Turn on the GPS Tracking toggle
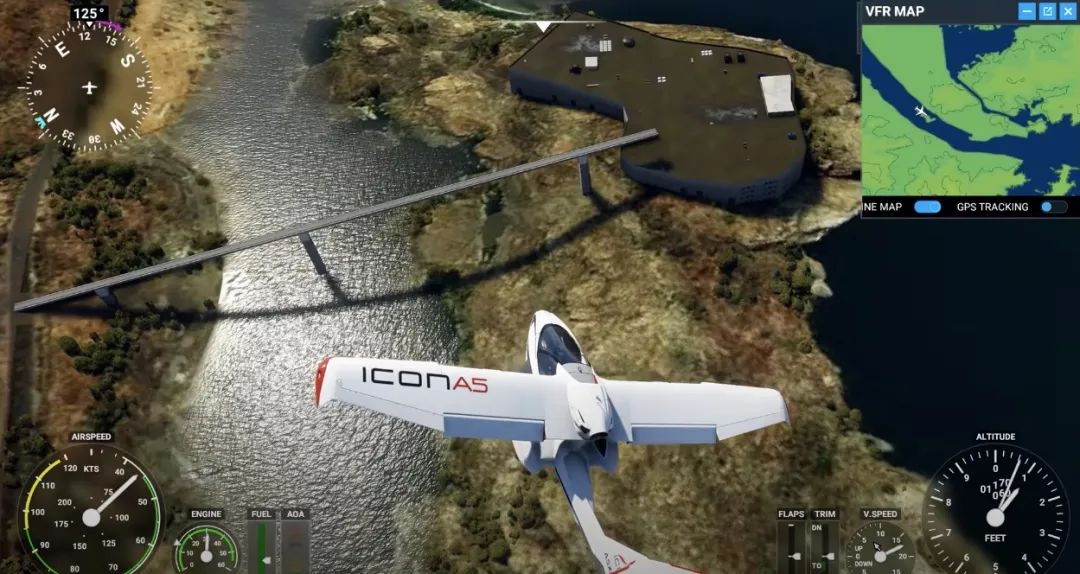This screenshot has height=574, width=1080. point(1053,207)
